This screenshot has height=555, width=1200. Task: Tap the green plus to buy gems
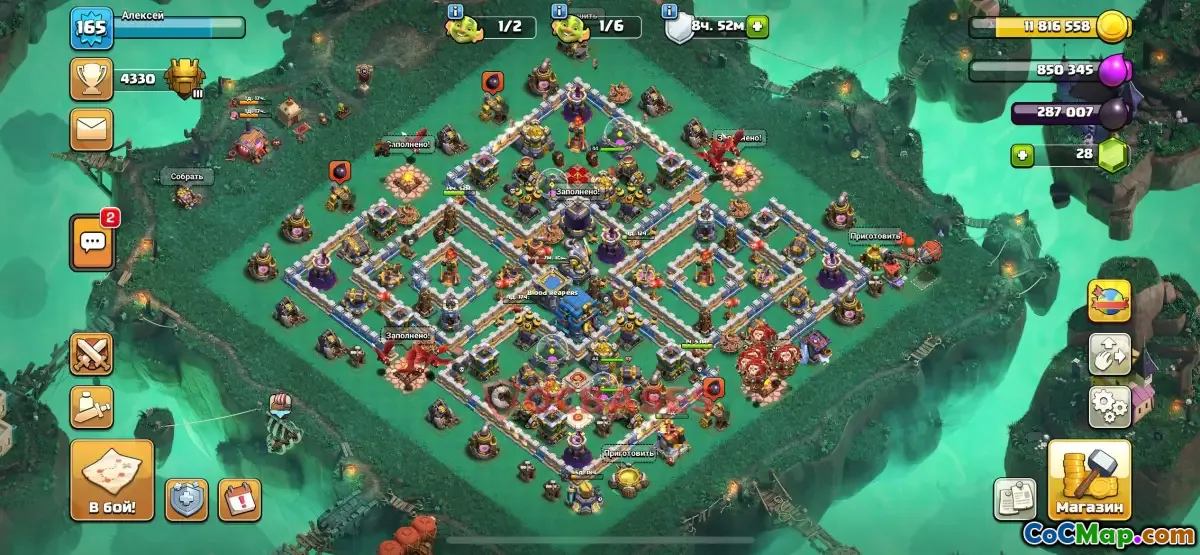(1022, 155)
